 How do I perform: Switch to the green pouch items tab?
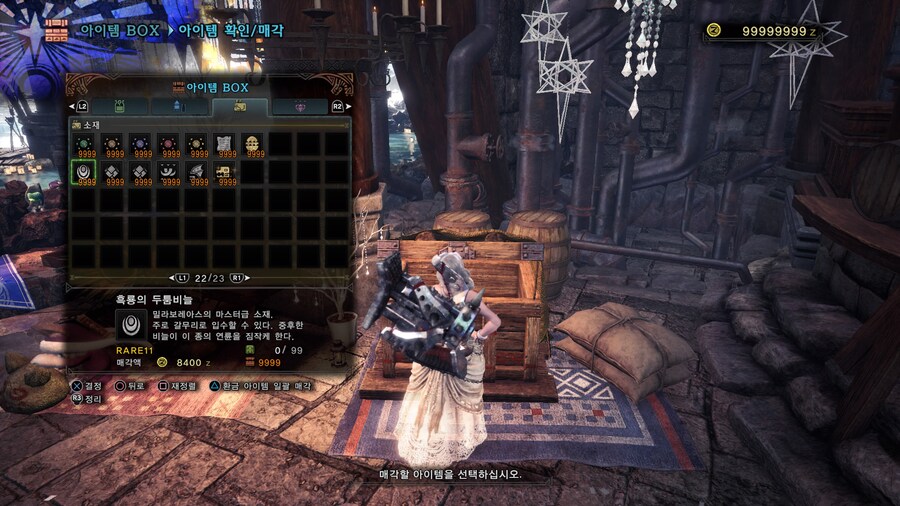click(121, 105)
